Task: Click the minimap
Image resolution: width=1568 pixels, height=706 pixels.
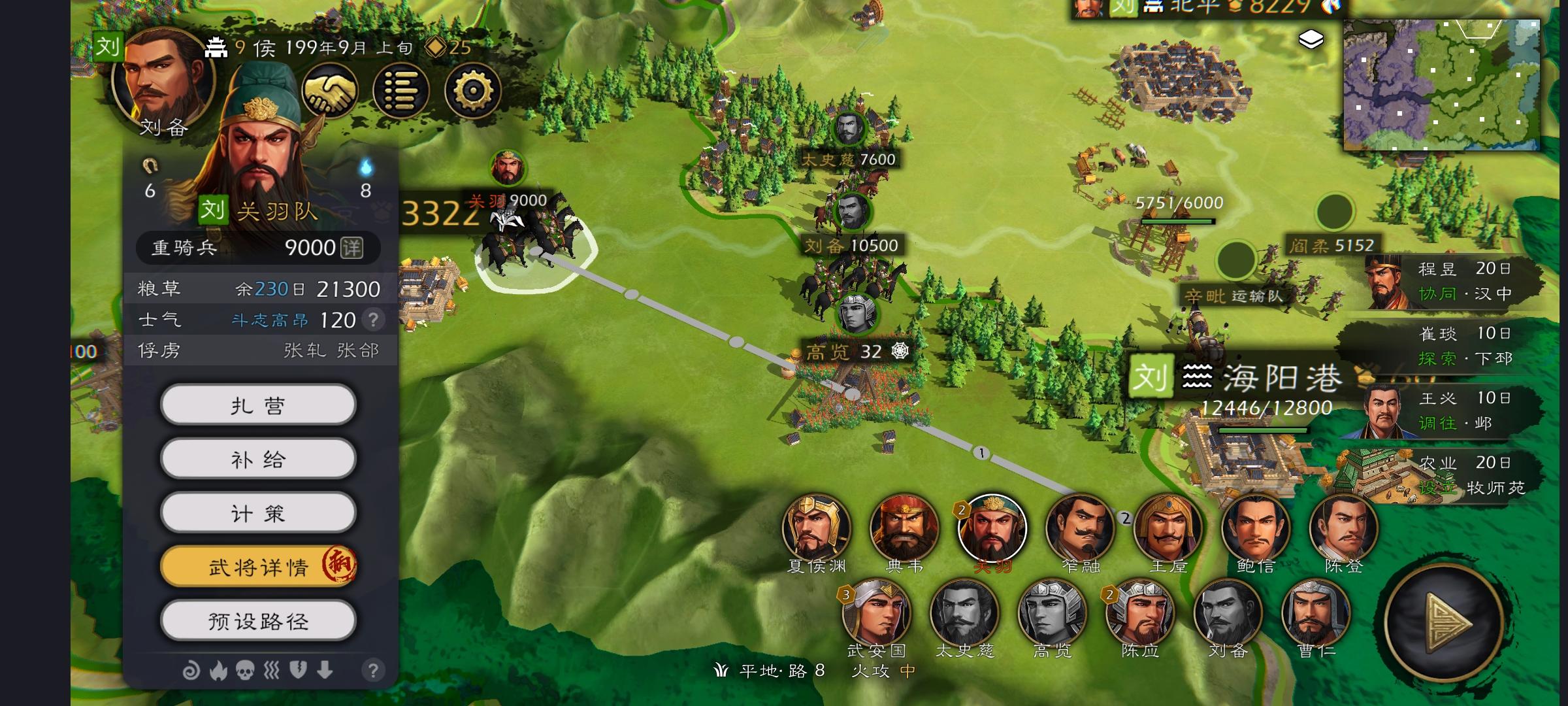Action: click(x=1441, y=85)
